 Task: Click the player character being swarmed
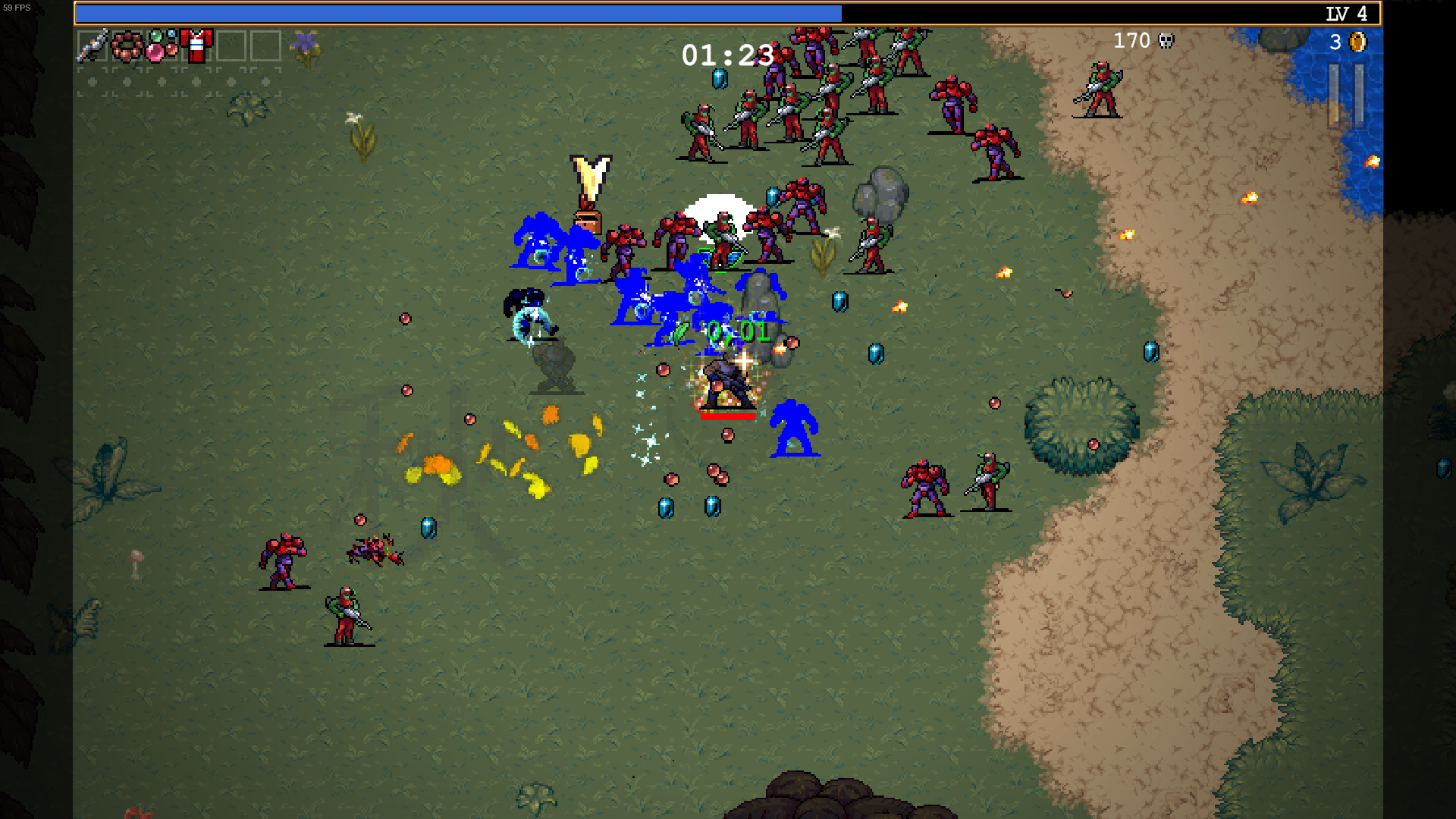tap(726, 379)
